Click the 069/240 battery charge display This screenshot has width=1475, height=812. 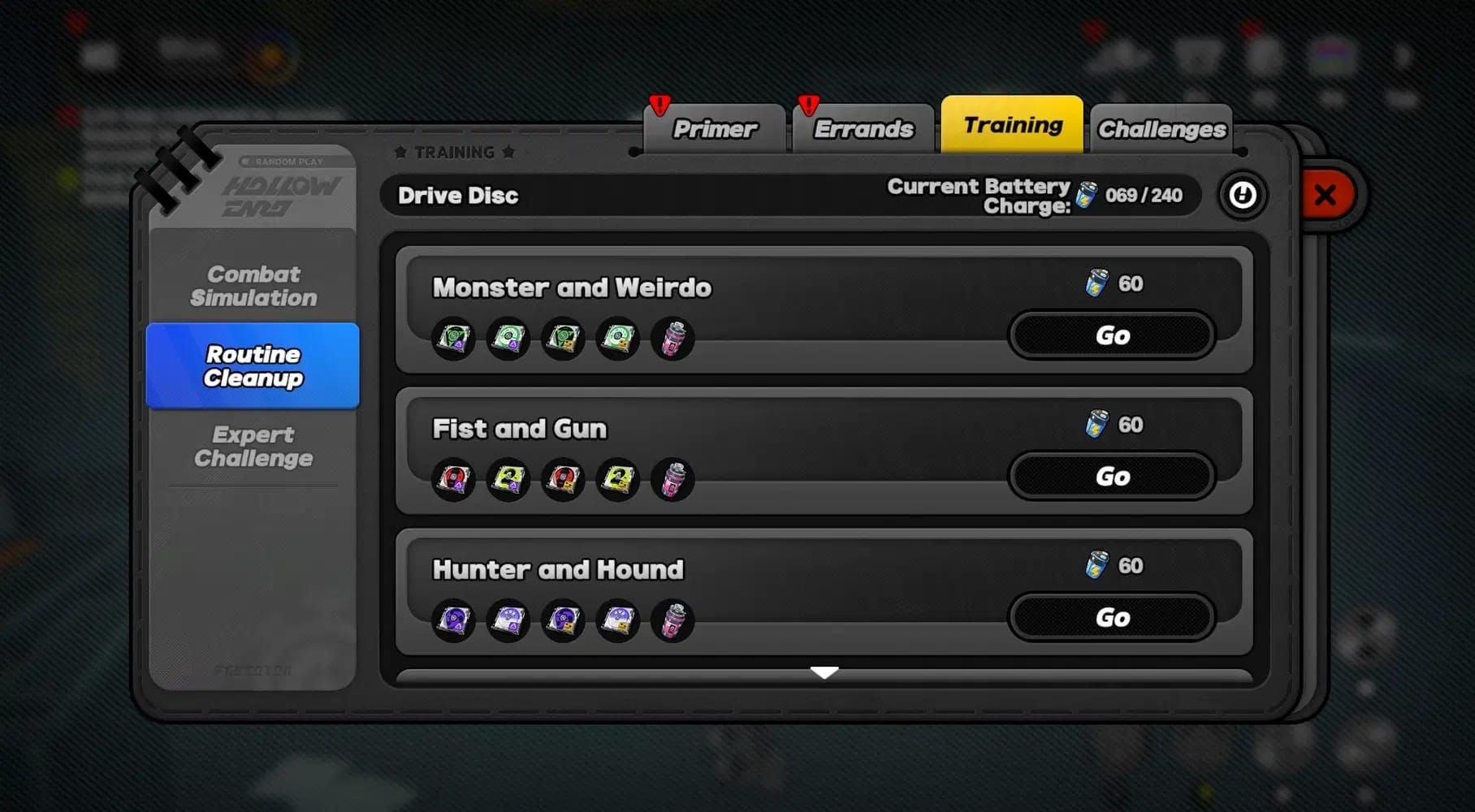1144,195
